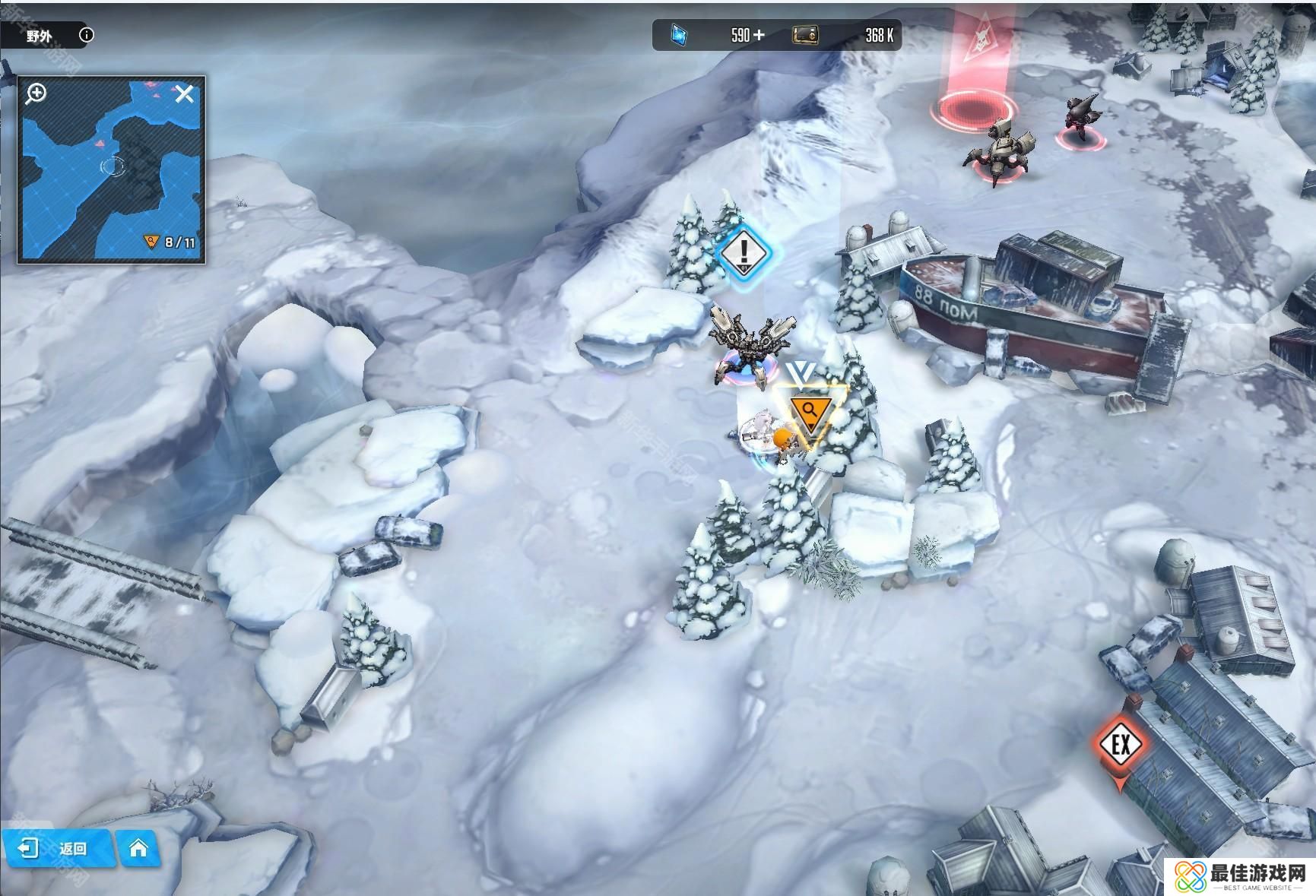1316x896 pixels.
Task: Click the info icon beside 野外
Action: [x=87, y=35]
